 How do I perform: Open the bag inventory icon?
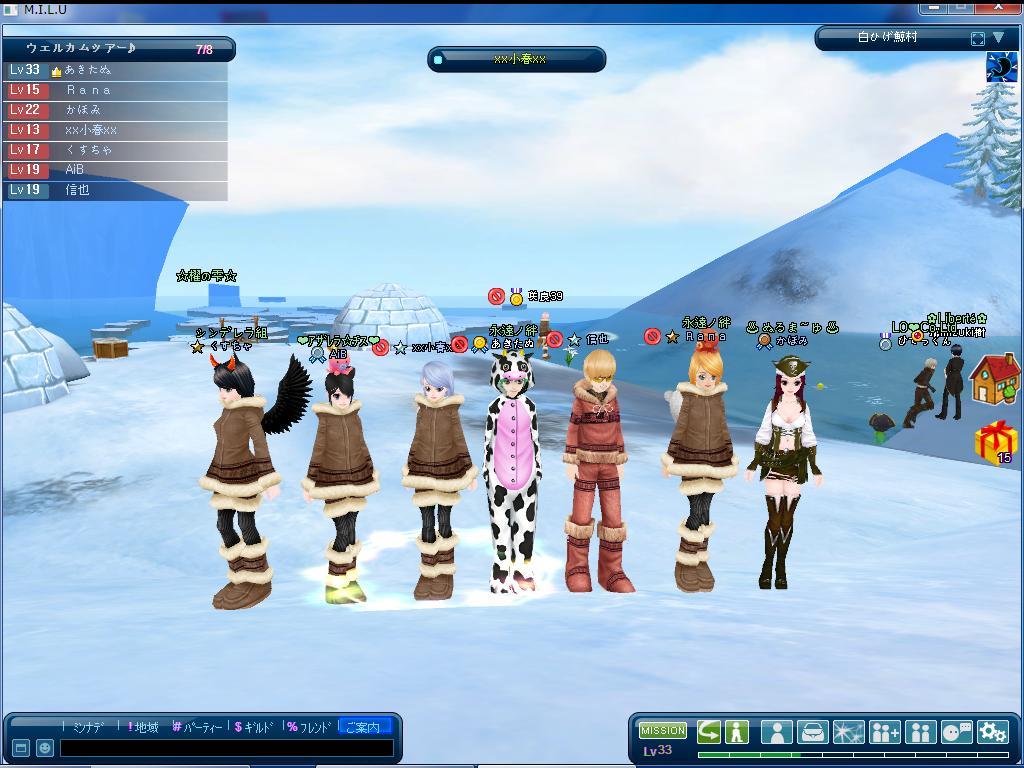813,732
